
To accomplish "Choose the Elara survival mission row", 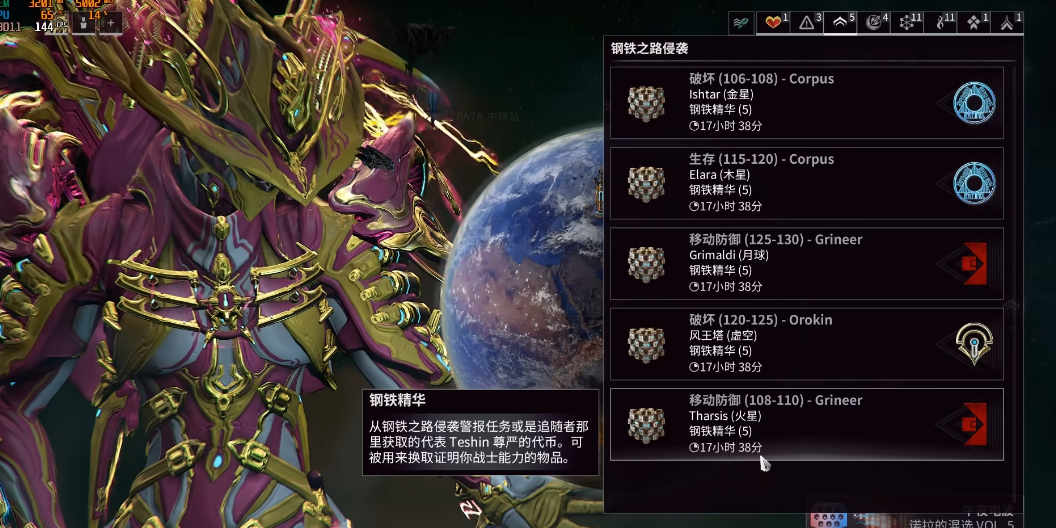I will coord(806,183).
